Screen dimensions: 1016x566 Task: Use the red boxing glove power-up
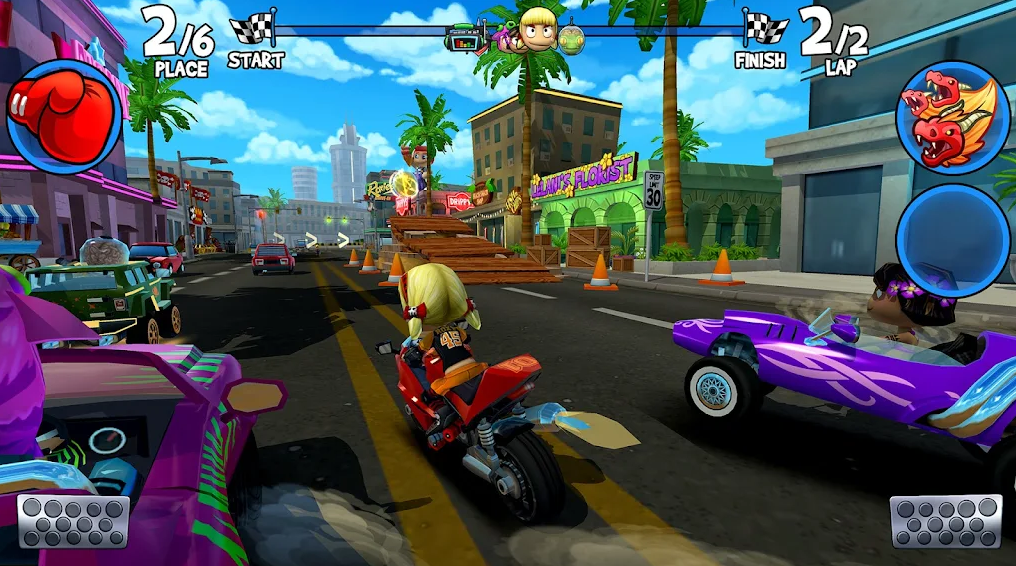pyautogui.click(x=63, y=117)
